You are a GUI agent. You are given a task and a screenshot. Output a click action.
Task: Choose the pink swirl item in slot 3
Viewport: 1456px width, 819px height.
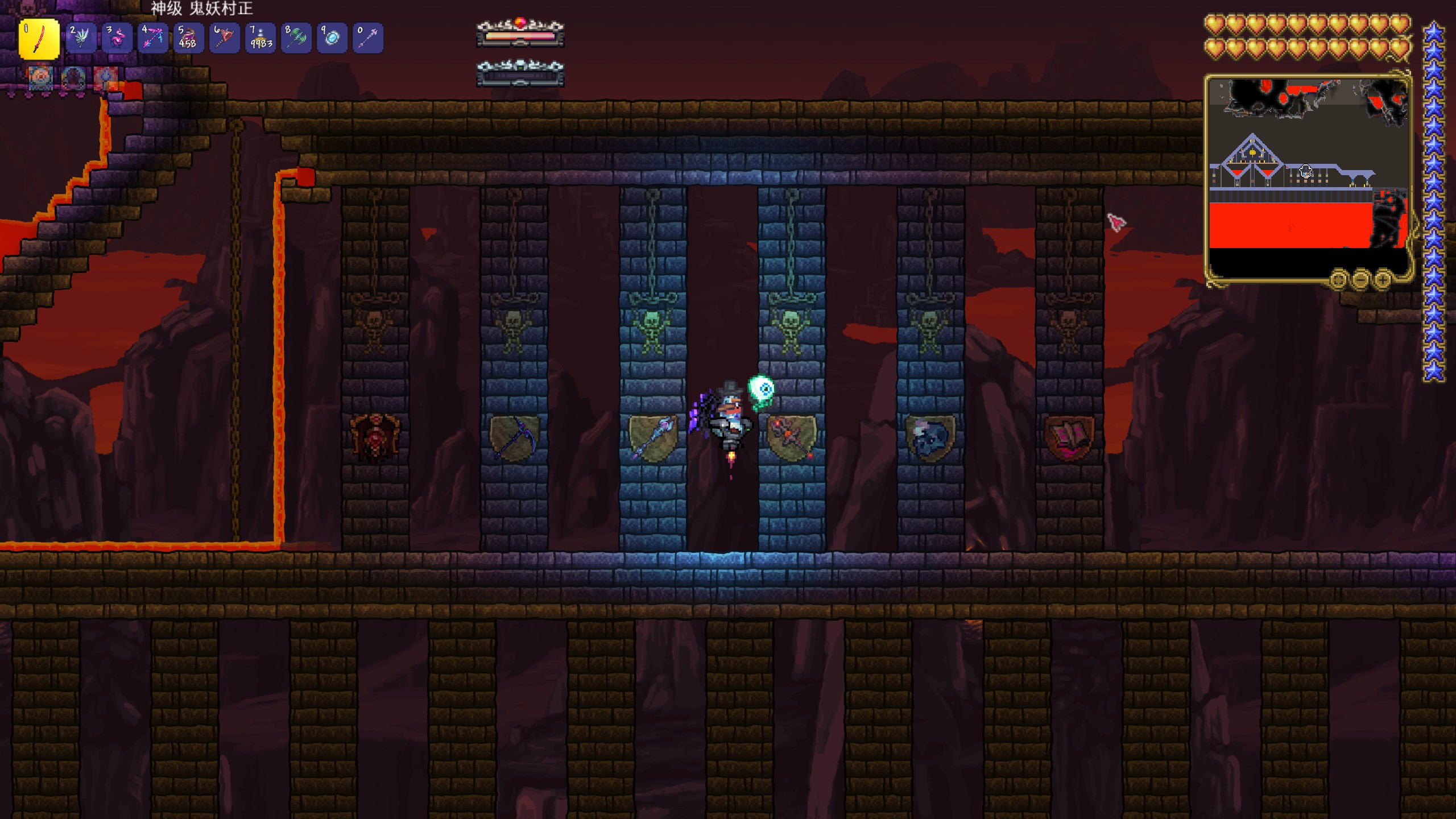click(117, 38)
